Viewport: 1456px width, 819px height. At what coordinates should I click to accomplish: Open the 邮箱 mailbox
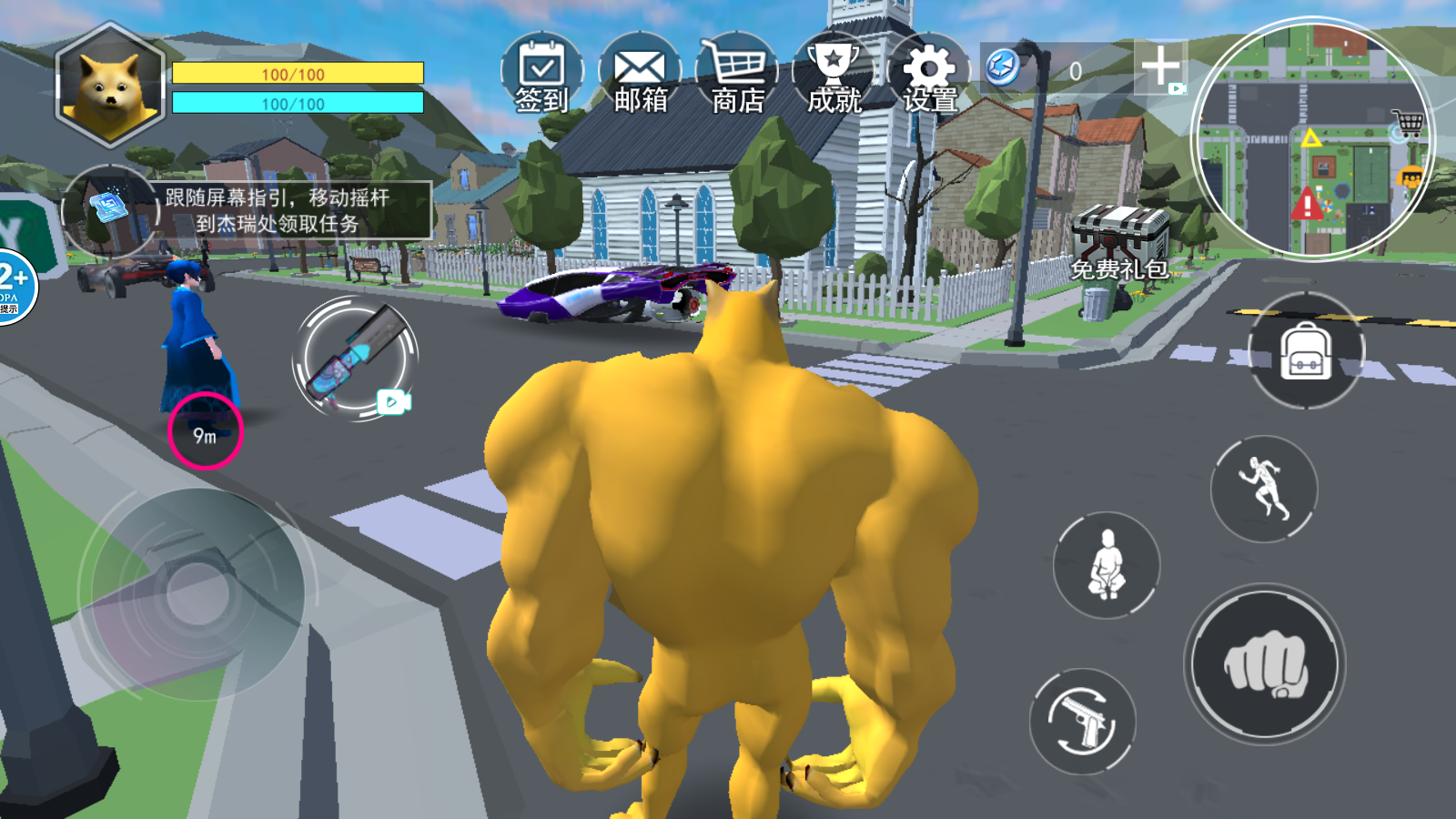640,66
